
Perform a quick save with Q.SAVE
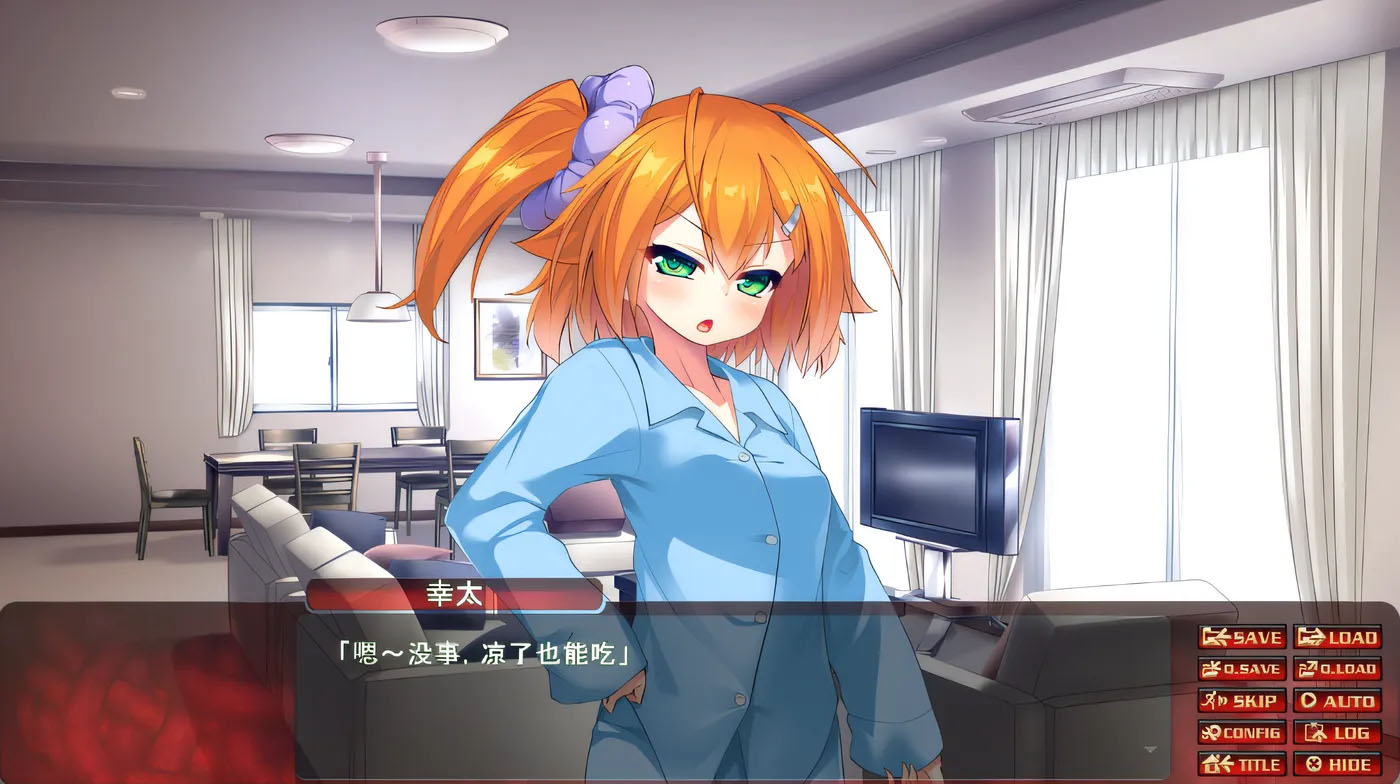pyautogui.click(x=1241, y=669)
